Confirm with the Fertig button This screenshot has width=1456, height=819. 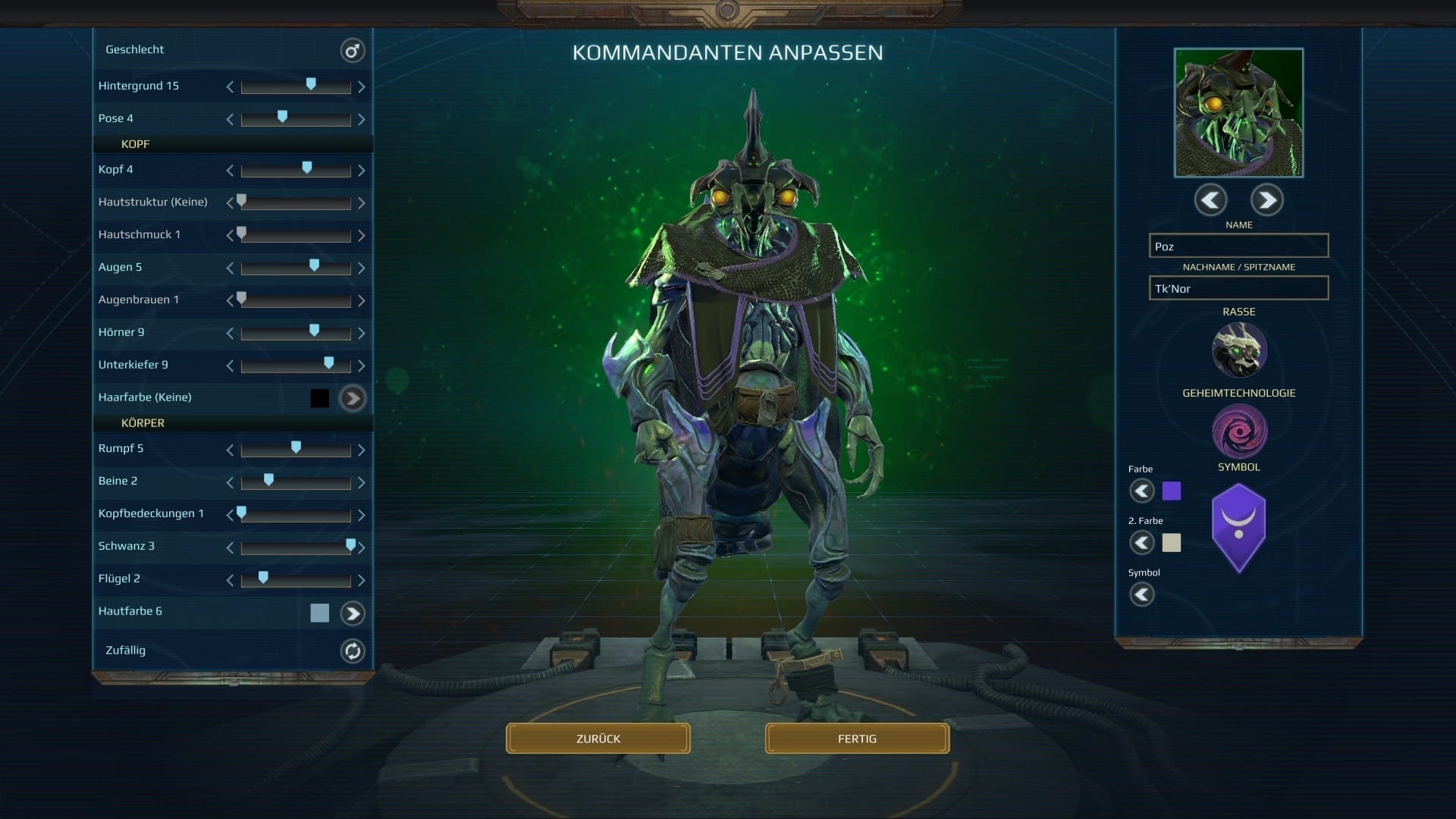click(x=857, y=739)
